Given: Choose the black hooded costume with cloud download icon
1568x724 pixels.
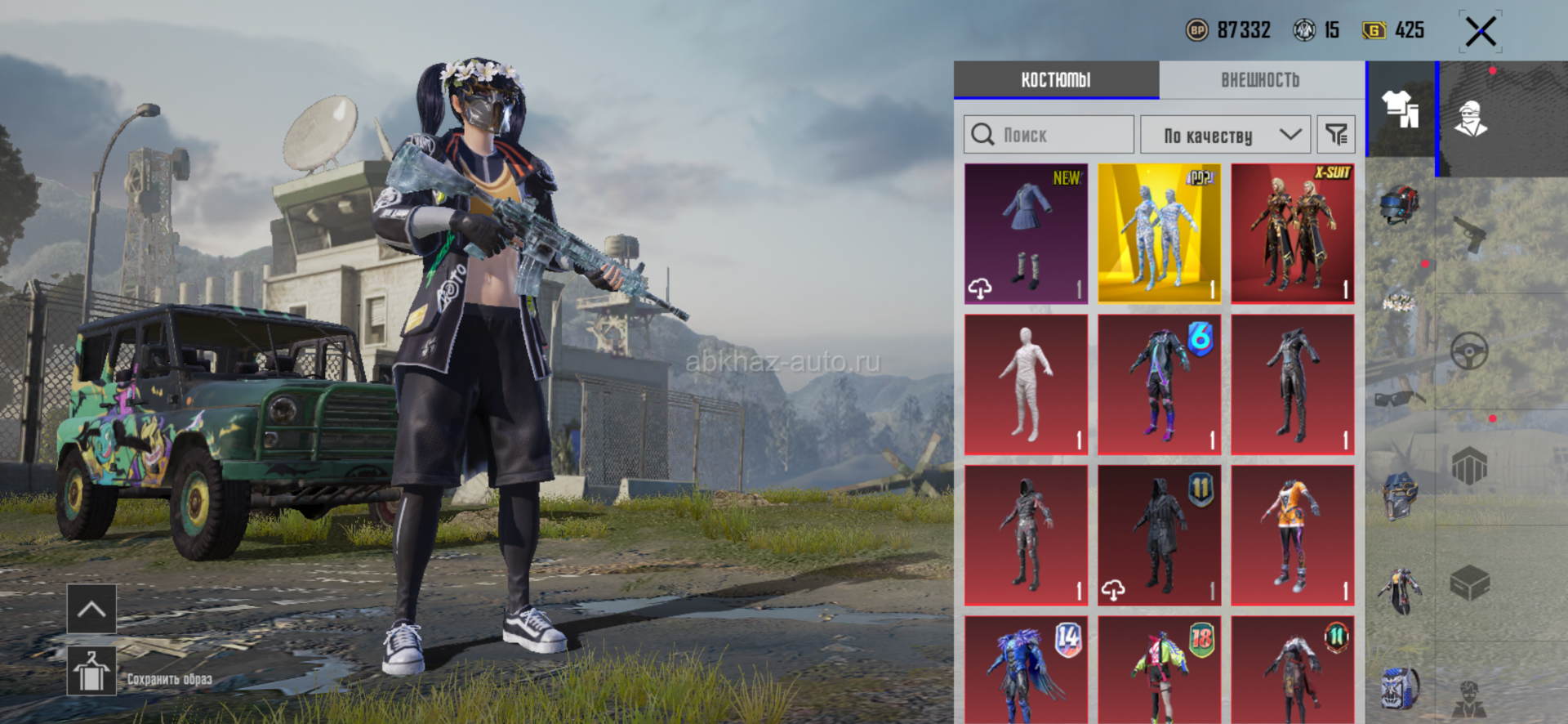Looking at the screenshot, I should coord(1159,535).
